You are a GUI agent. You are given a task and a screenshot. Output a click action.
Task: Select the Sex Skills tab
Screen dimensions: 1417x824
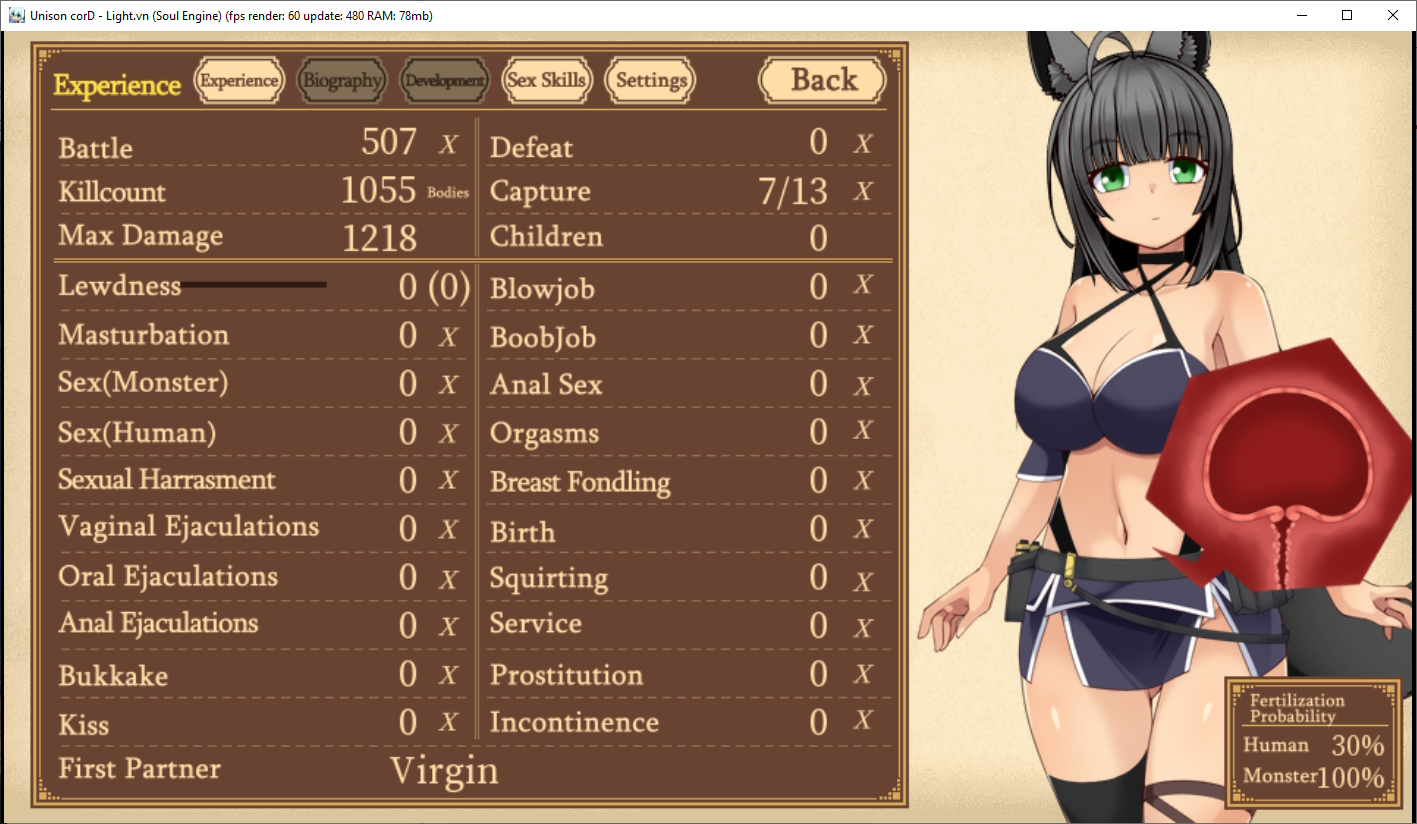tap(547, 81)
